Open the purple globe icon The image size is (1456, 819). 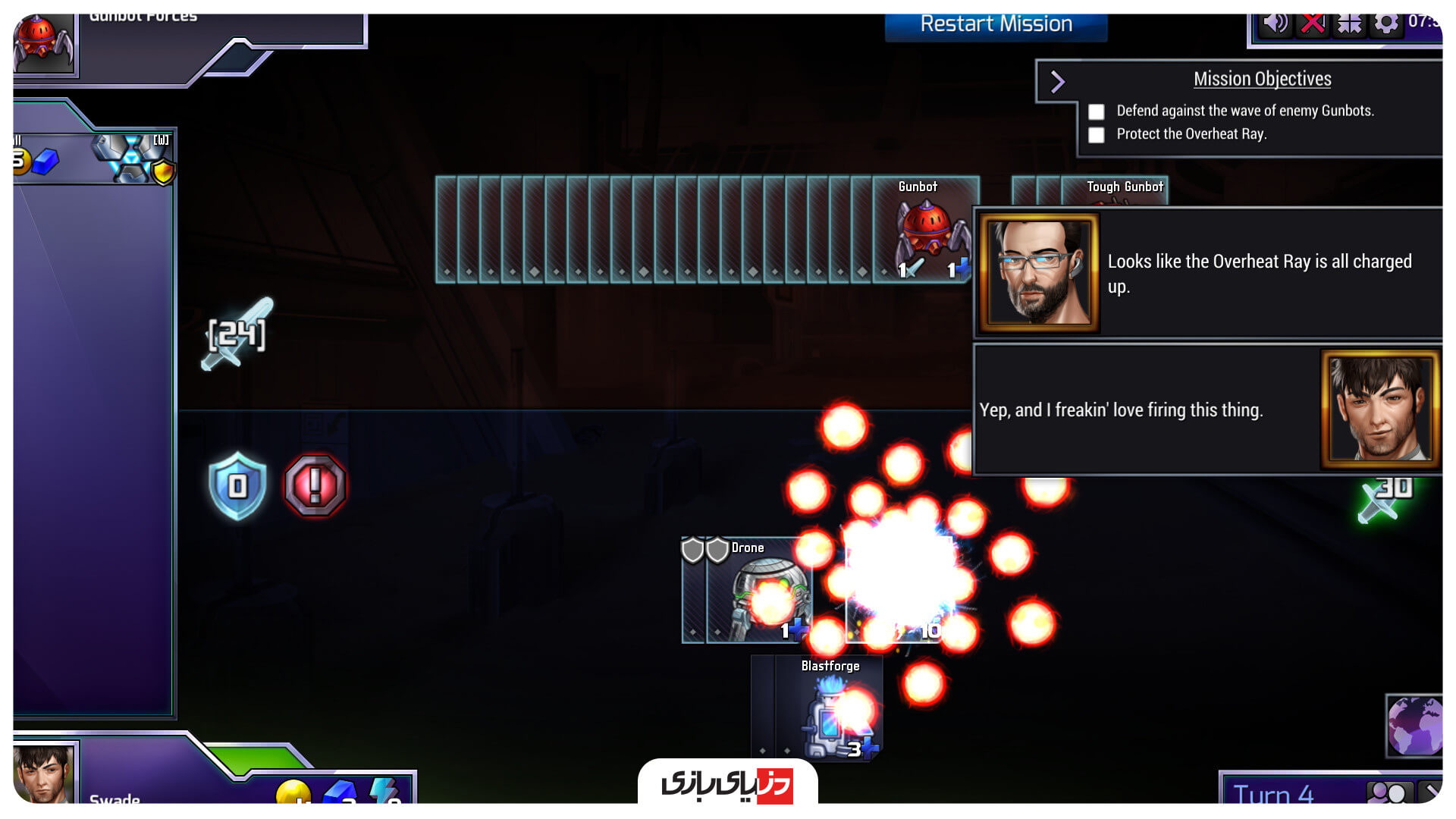click(x=1414, y=725)
